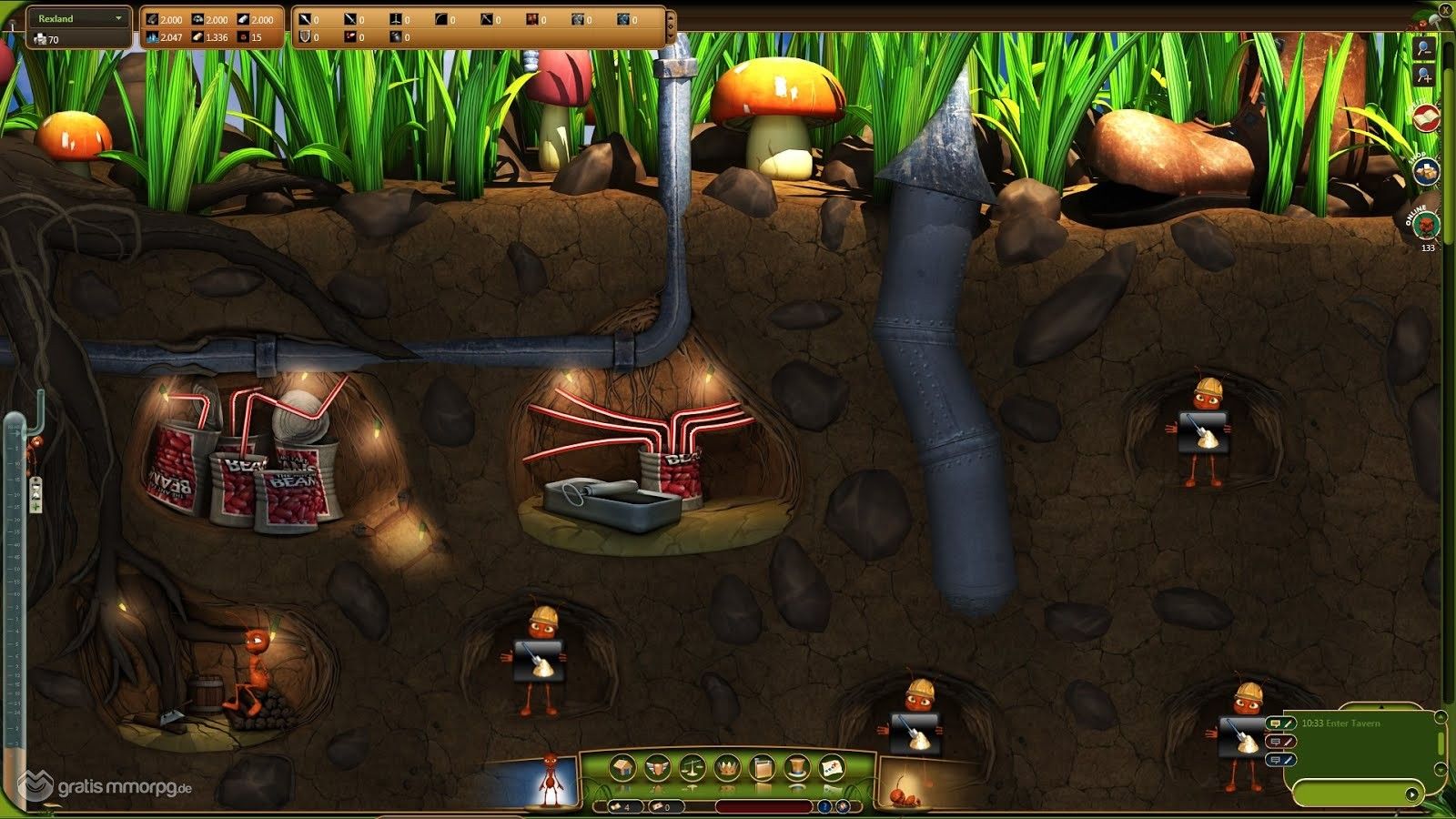Select the winged shield icon
1456x819 pixels.
point(657,768)
